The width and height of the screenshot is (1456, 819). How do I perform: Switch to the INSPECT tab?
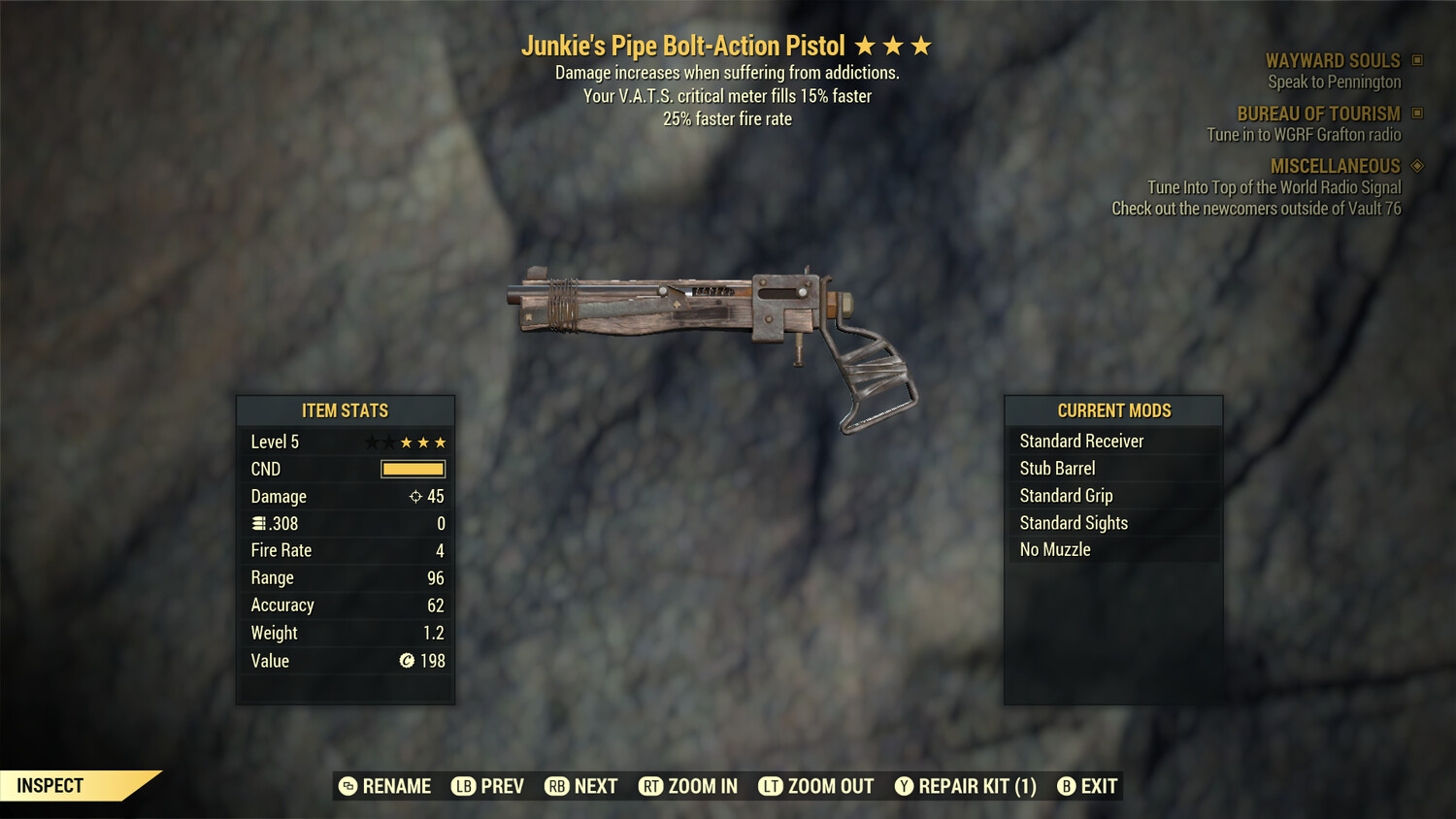50,785
